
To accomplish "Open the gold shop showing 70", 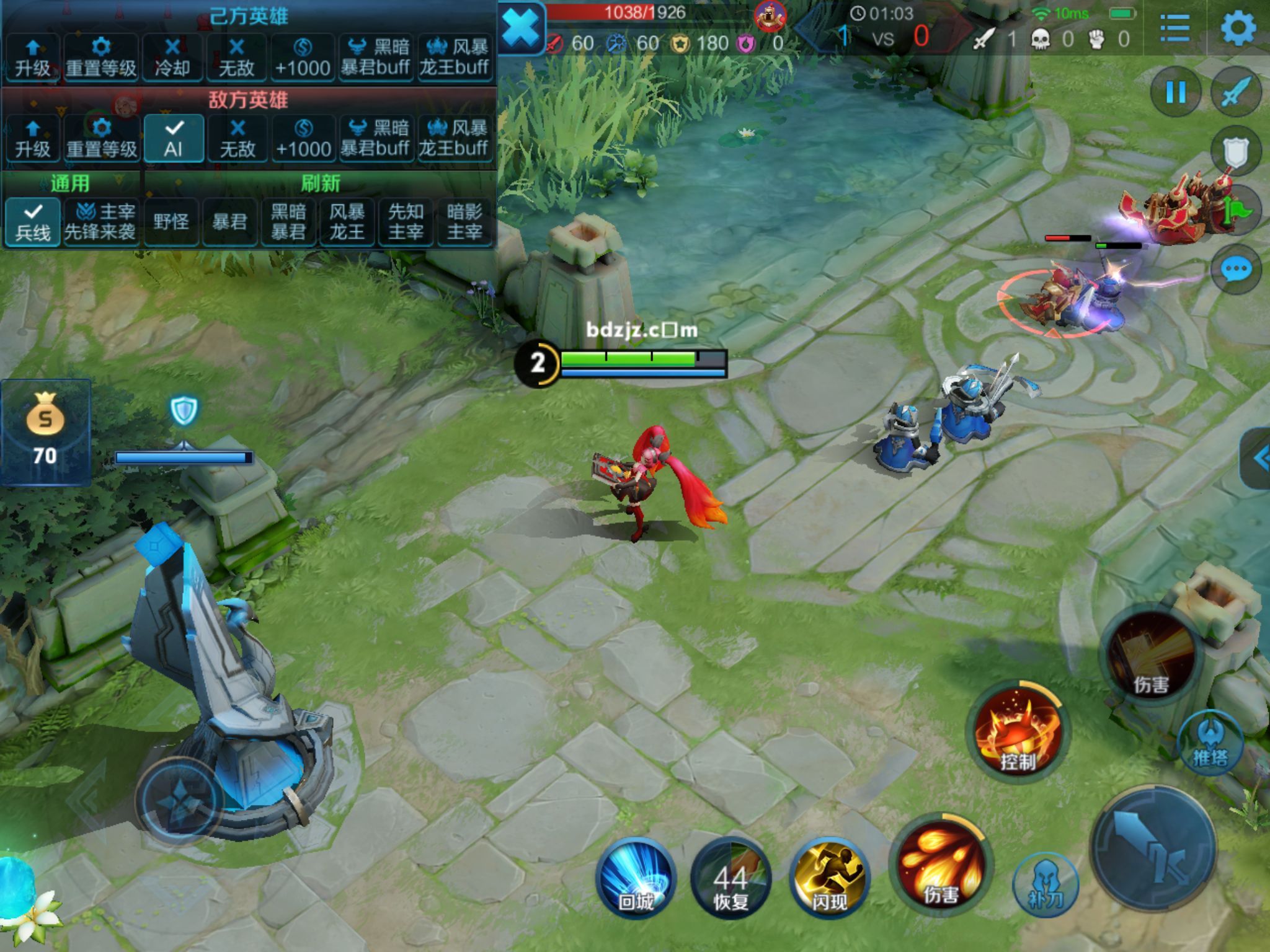I will (x=45, y=431).
